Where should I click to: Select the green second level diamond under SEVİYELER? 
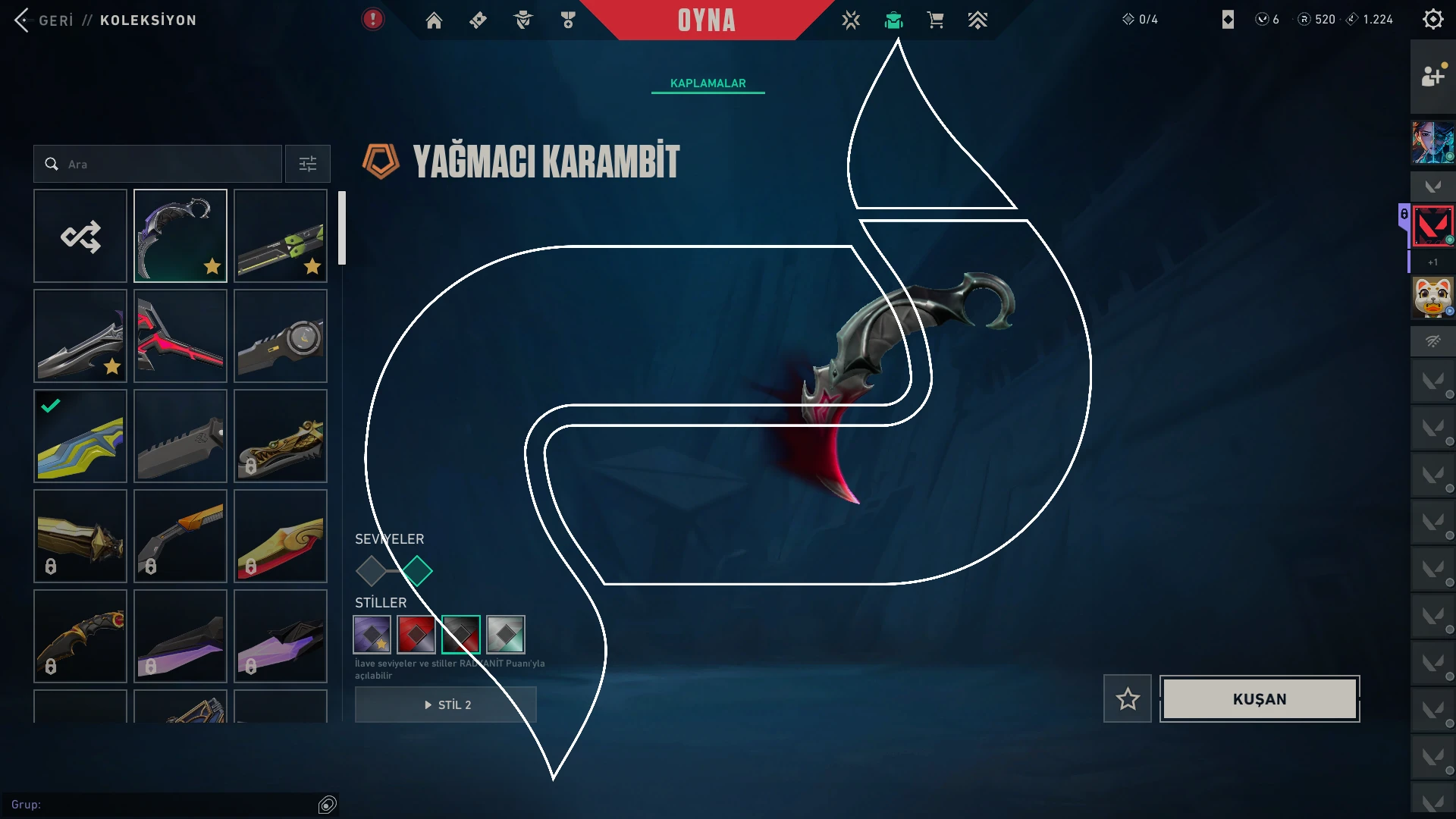(x=419, y=570)
